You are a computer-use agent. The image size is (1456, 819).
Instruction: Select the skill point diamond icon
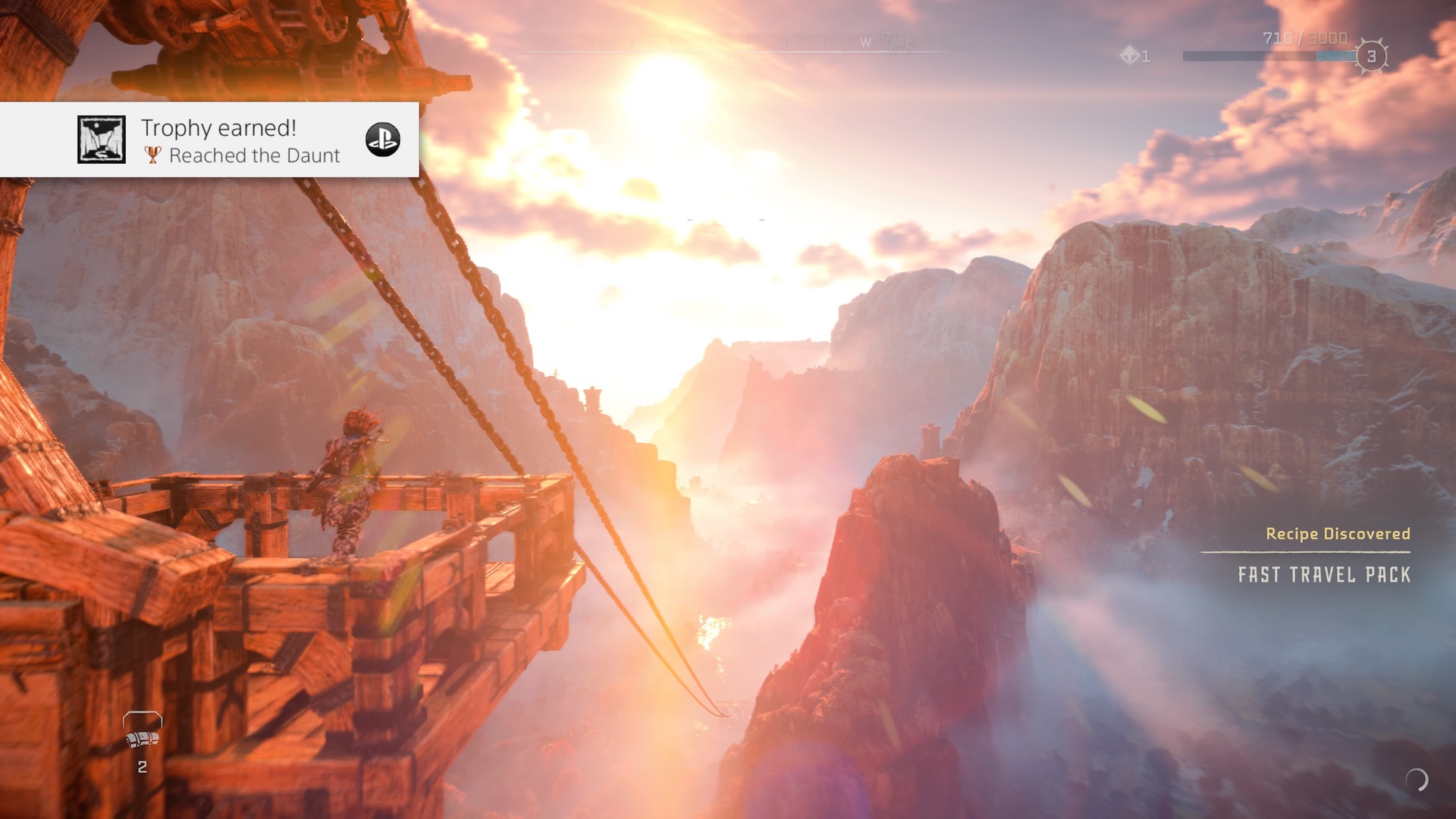click(1130, 55)
